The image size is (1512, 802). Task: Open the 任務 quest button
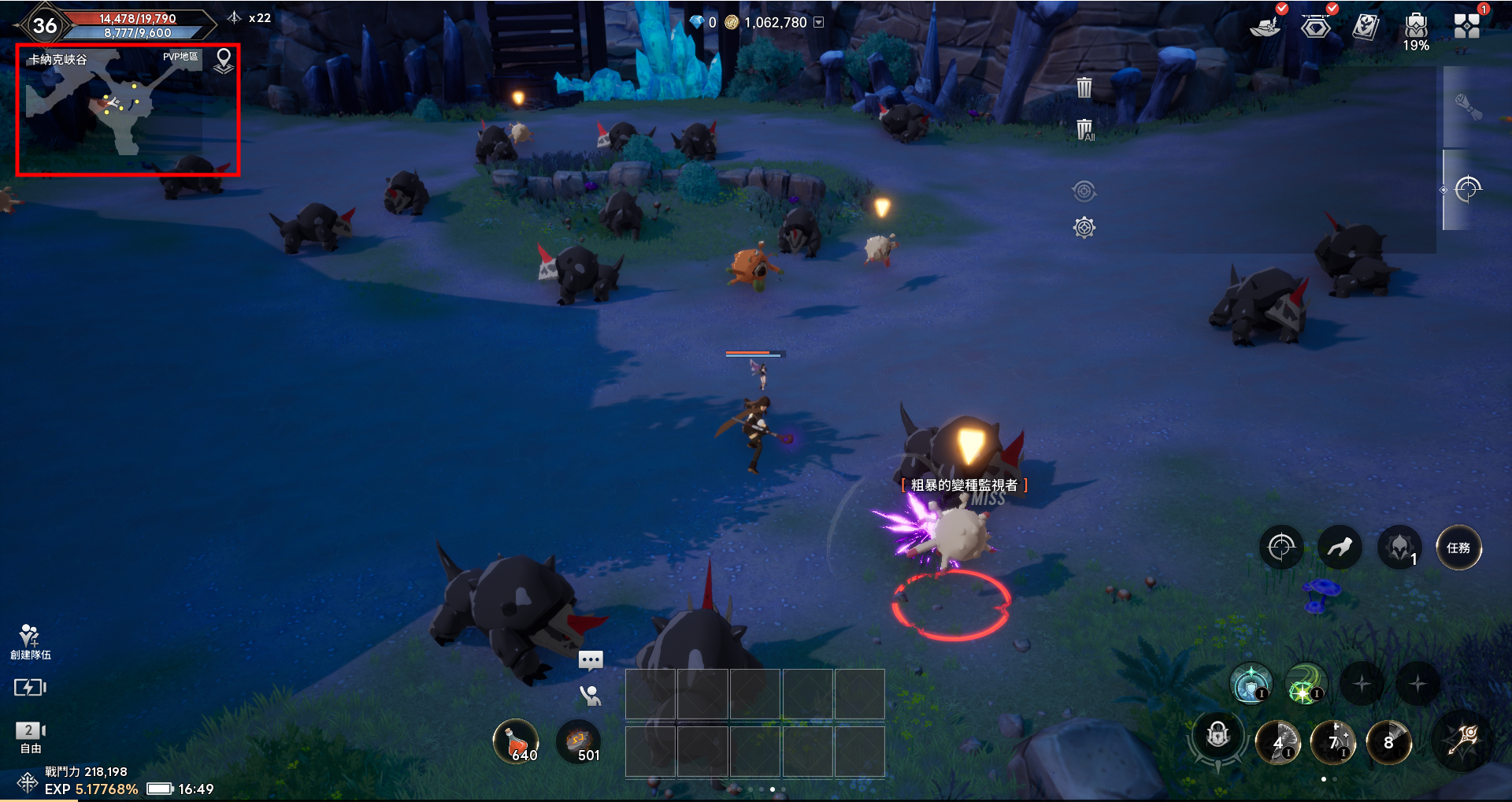pos(1458,548)
